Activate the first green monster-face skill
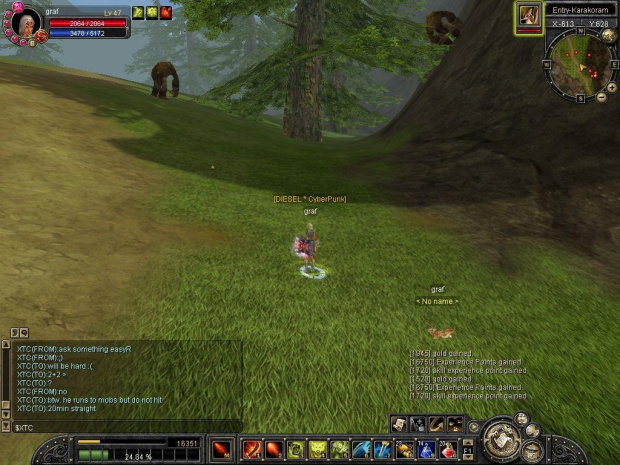620x465 pixels. pos(317,449)
